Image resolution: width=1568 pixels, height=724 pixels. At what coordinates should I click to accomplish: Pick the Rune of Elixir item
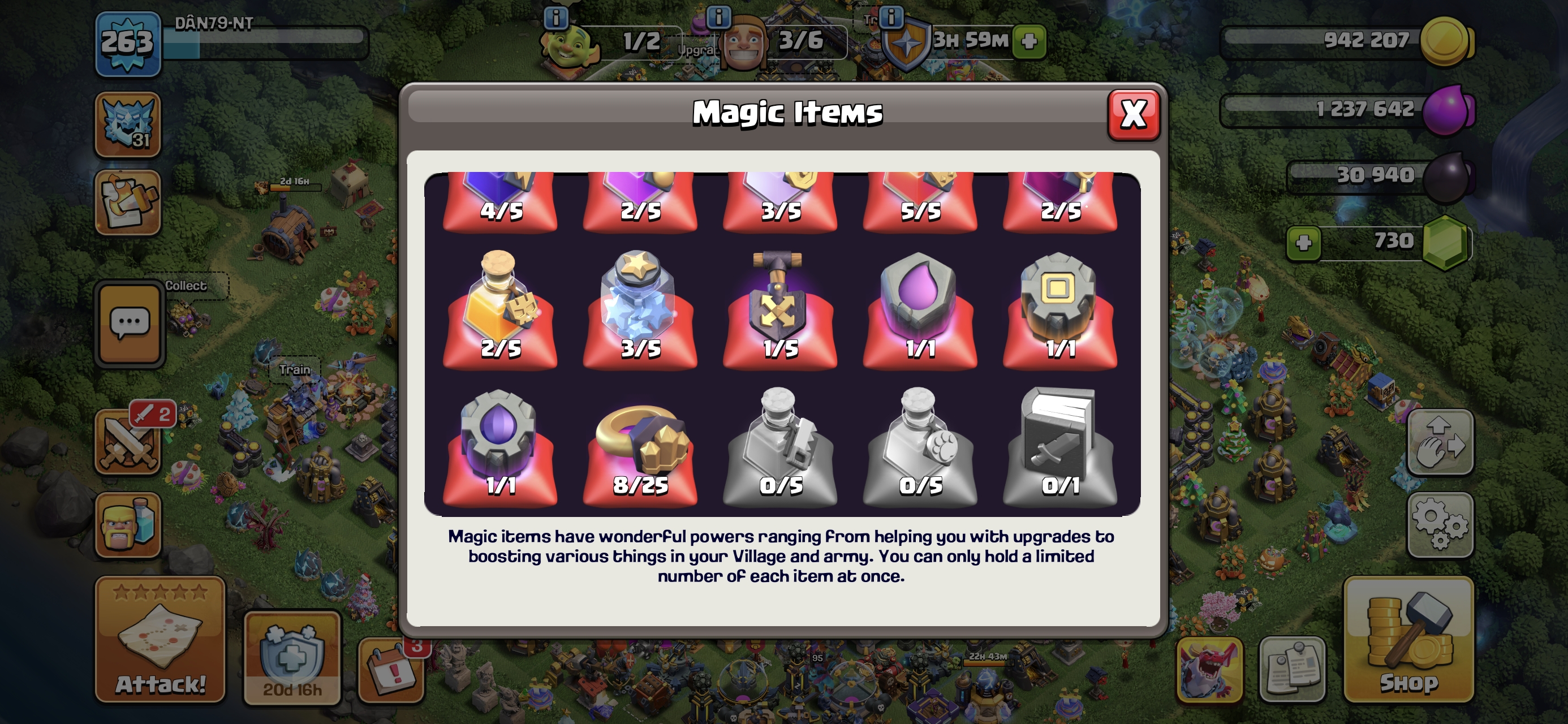click(x=919, y=309)
